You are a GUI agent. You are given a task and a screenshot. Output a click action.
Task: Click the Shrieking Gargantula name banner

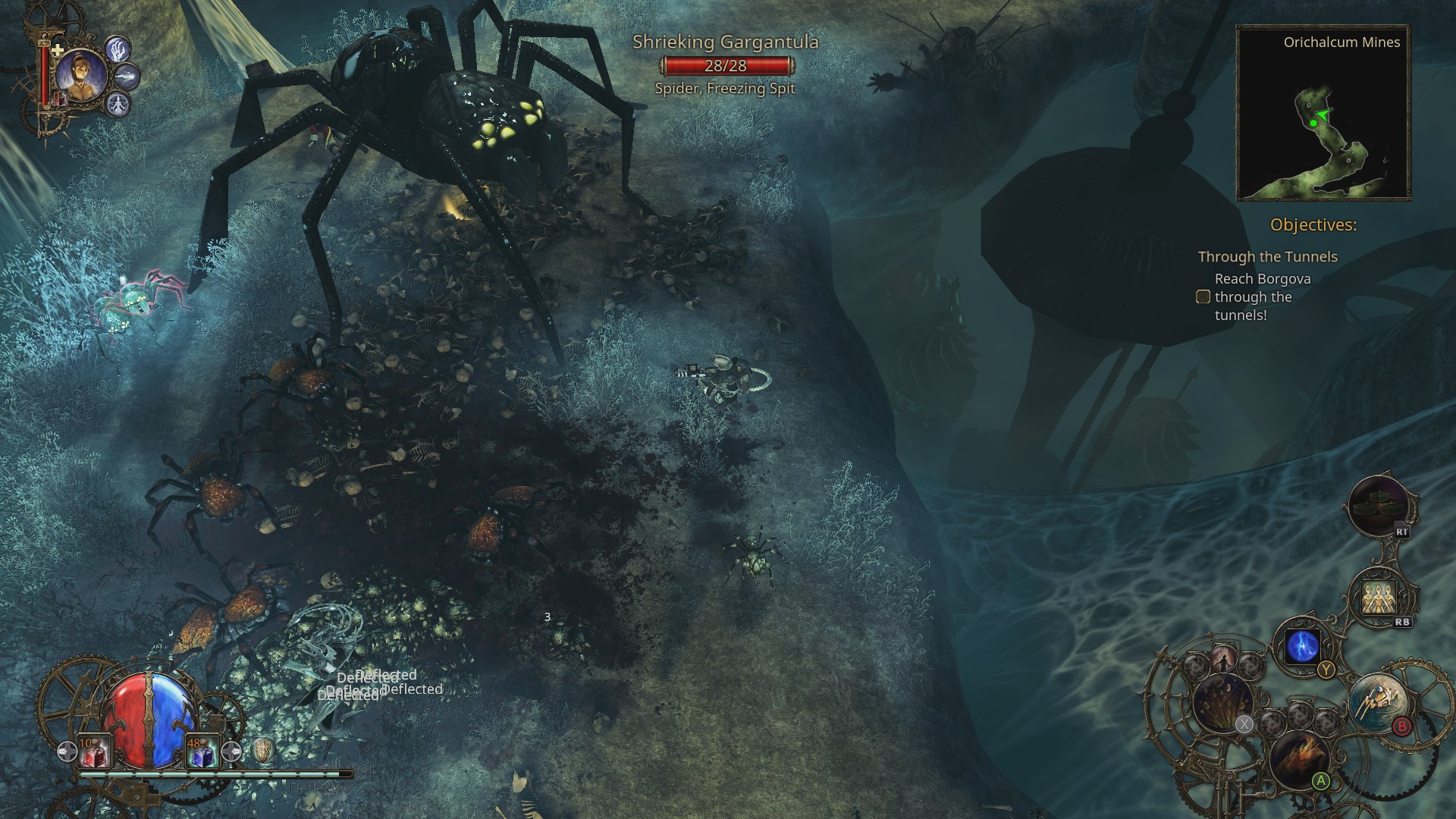(x=726, y=44)
